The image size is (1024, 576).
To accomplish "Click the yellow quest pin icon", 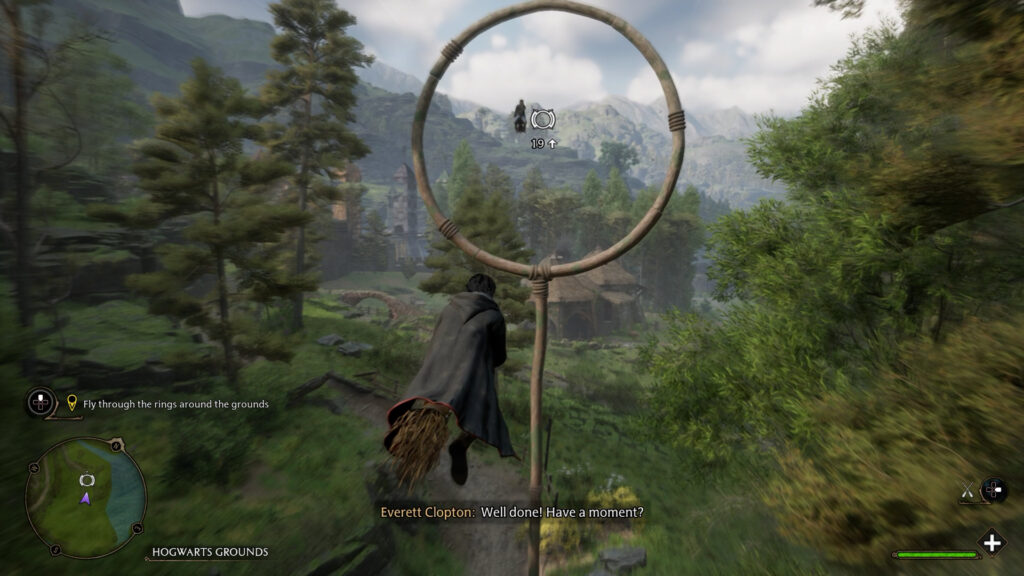I will pyautogui.click(x=72, y=404).
